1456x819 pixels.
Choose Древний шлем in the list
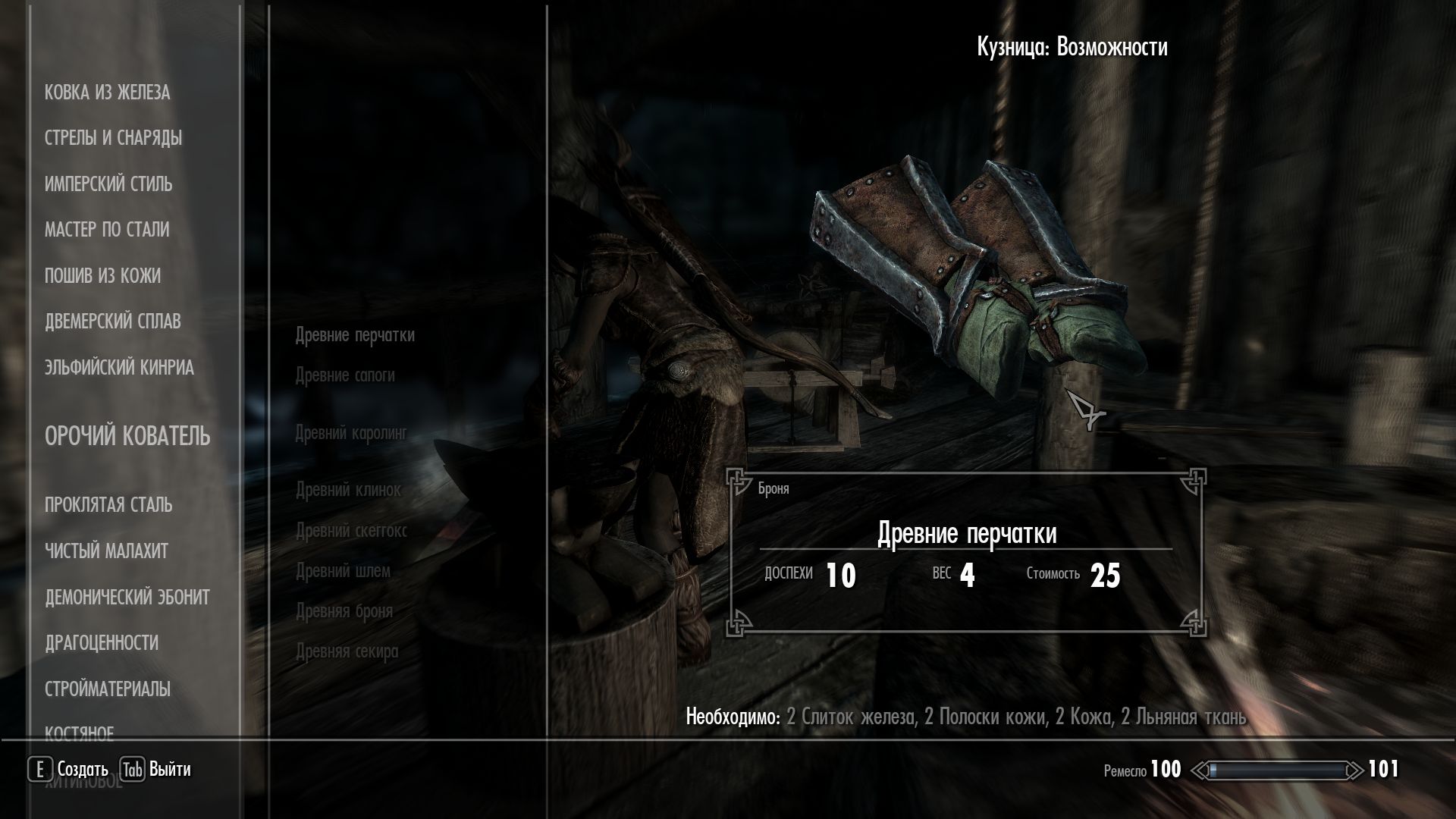point(343,571)
